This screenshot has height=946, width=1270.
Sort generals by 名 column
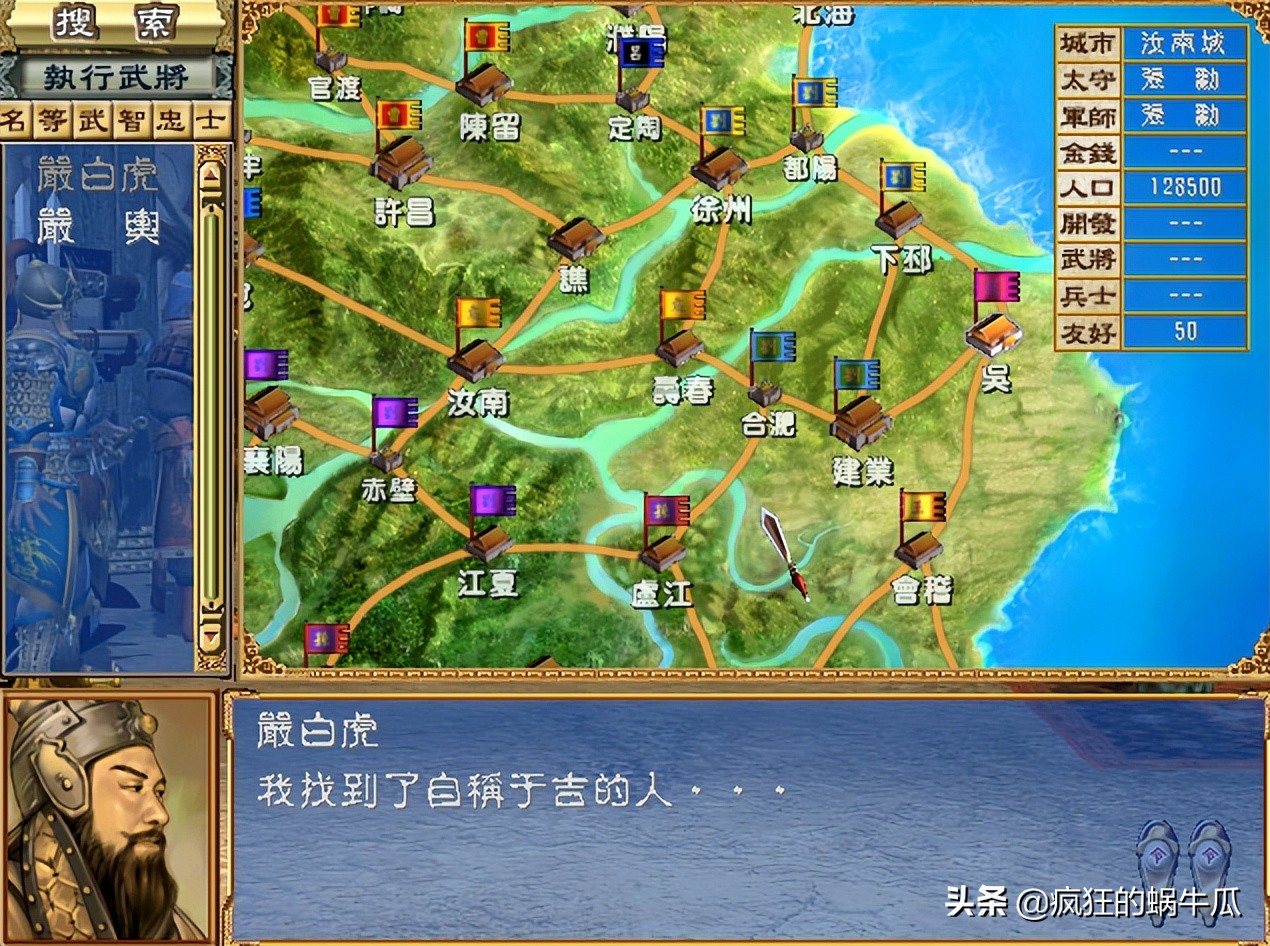pos(14,121)
